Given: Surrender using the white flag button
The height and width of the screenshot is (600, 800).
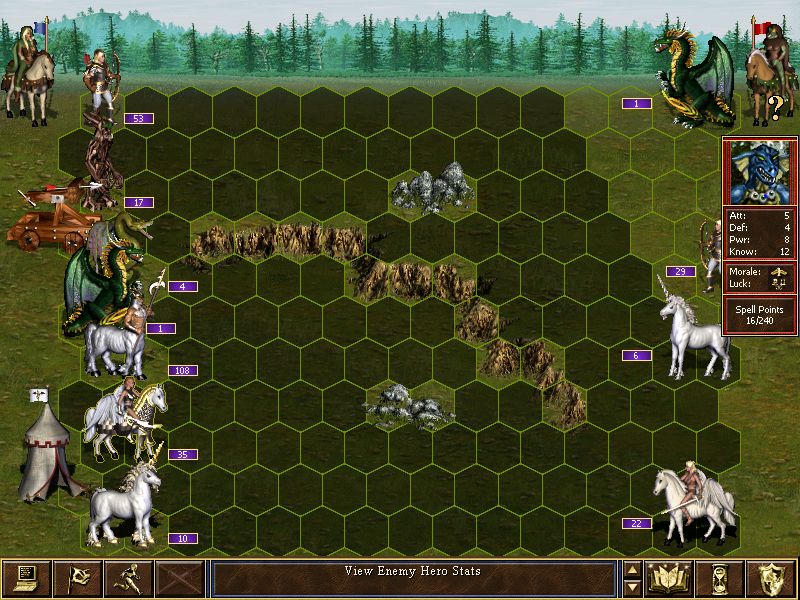Looking at the screenshot, I should coord(77,578).
